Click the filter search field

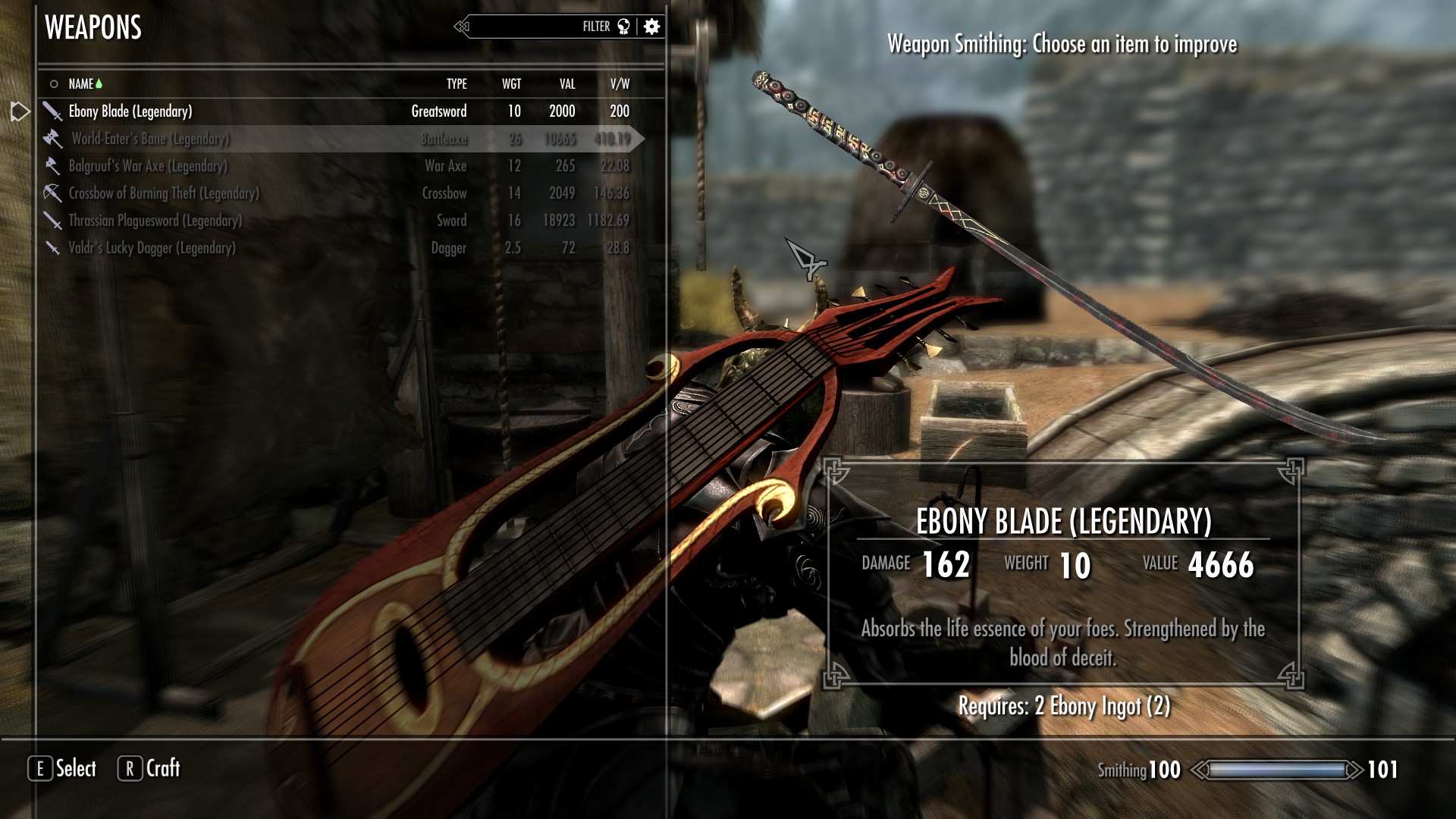point(531,27)
